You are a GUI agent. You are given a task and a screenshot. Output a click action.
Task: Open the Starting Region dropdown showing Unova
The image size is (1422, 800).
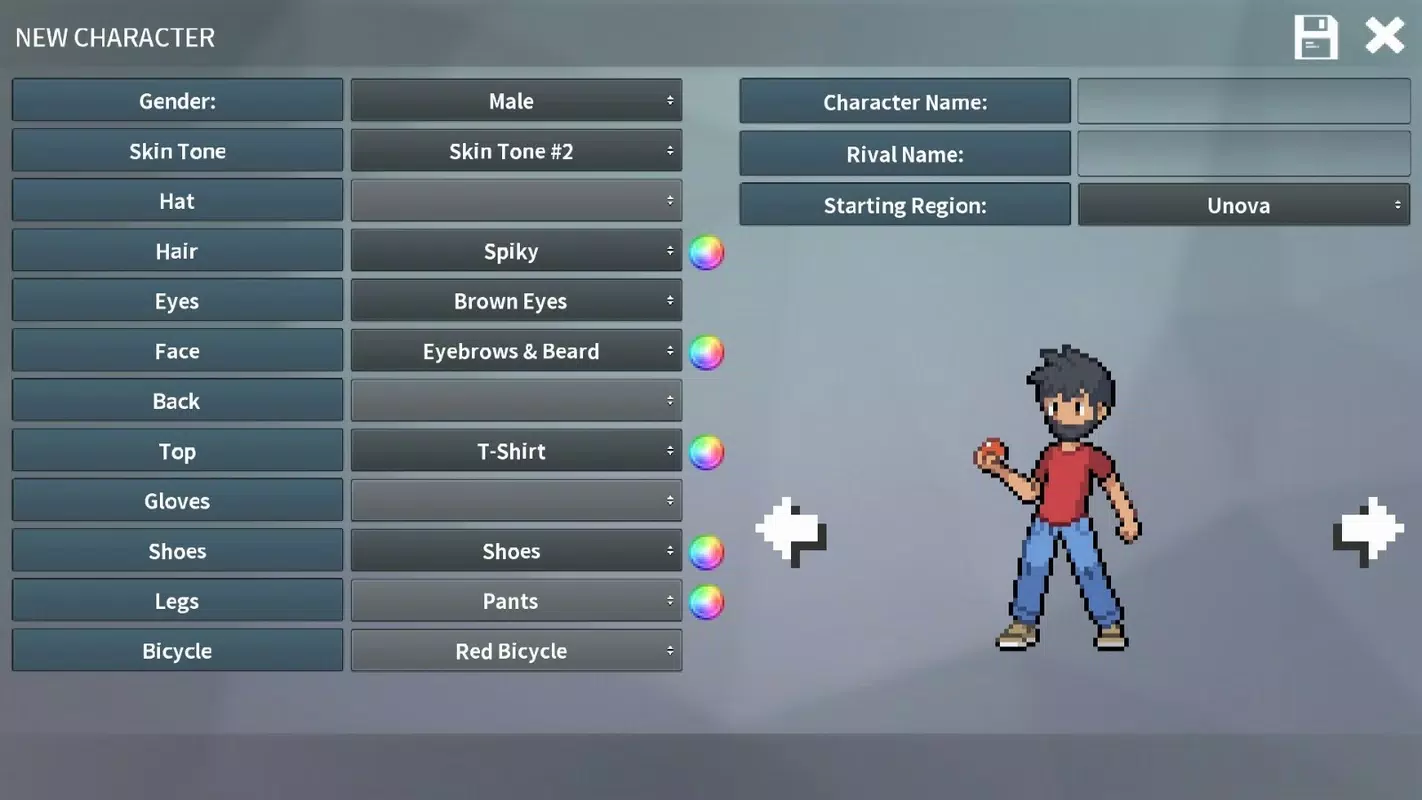[x=1242, y=204]
